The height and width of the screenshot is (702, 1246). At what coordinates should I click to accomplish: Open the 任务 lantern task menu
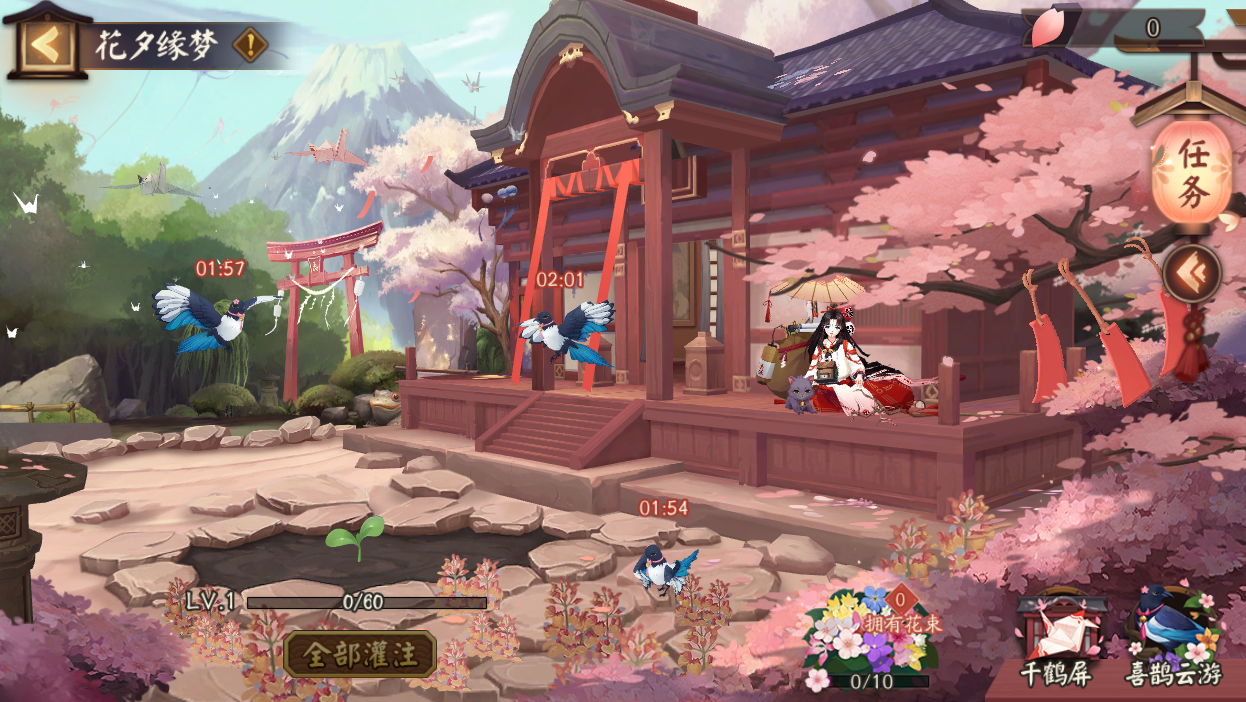pos(1191,172)
